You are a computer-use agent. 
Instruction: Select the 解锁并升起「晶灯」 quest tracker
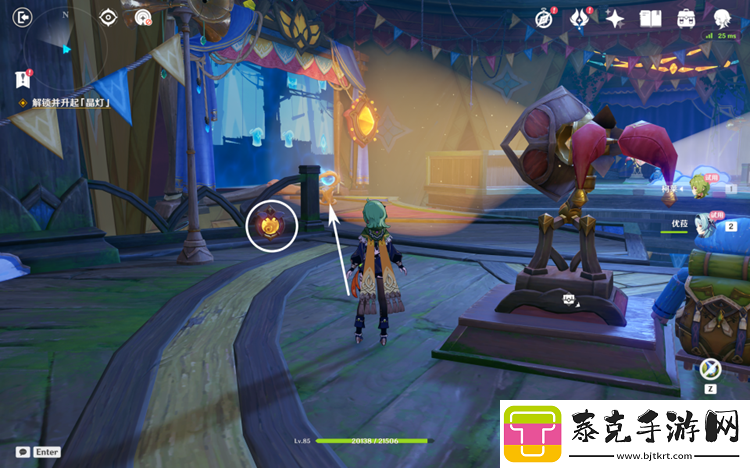coord(69,103)
